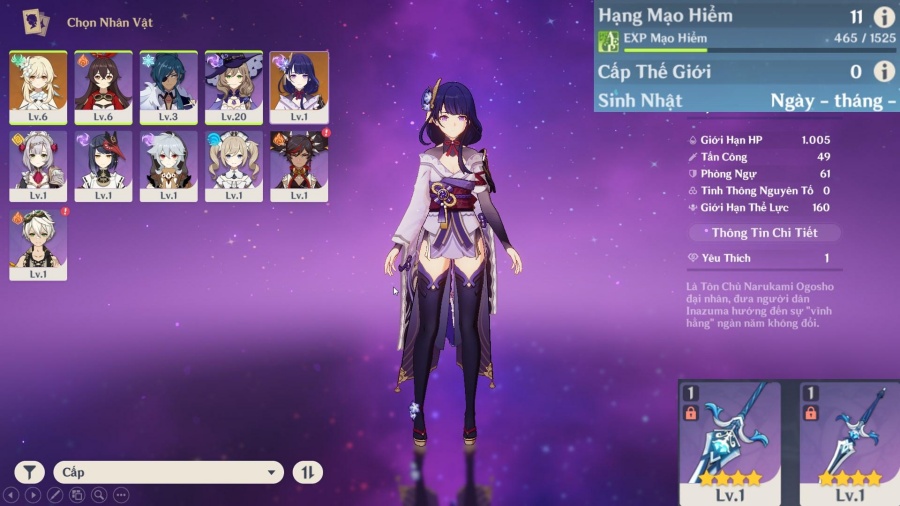Pick the Razor character portrait
Image resolution: width=900 pixels, height=506 pixels.
[x=168, y=165]
